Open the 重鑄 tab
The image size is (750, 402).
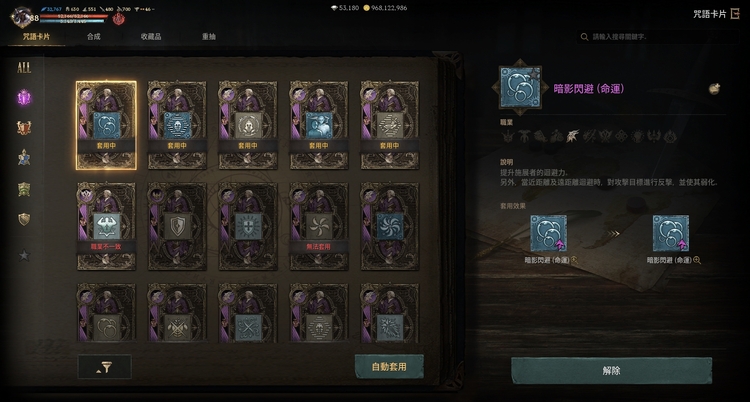coord(208,37)
